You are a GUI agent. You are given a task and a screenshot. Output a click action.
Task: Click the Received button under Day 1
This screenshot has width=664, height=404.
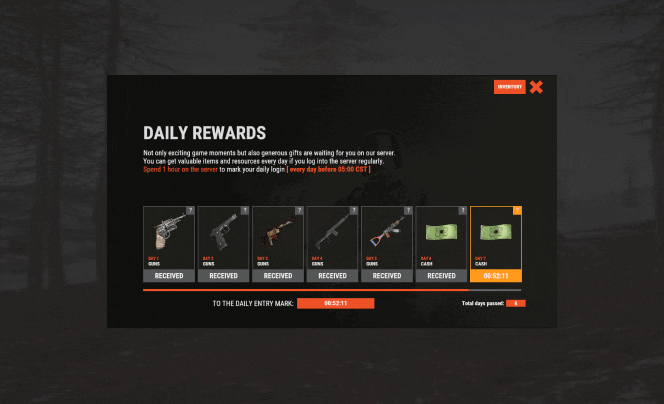click(x=169, y=276)
